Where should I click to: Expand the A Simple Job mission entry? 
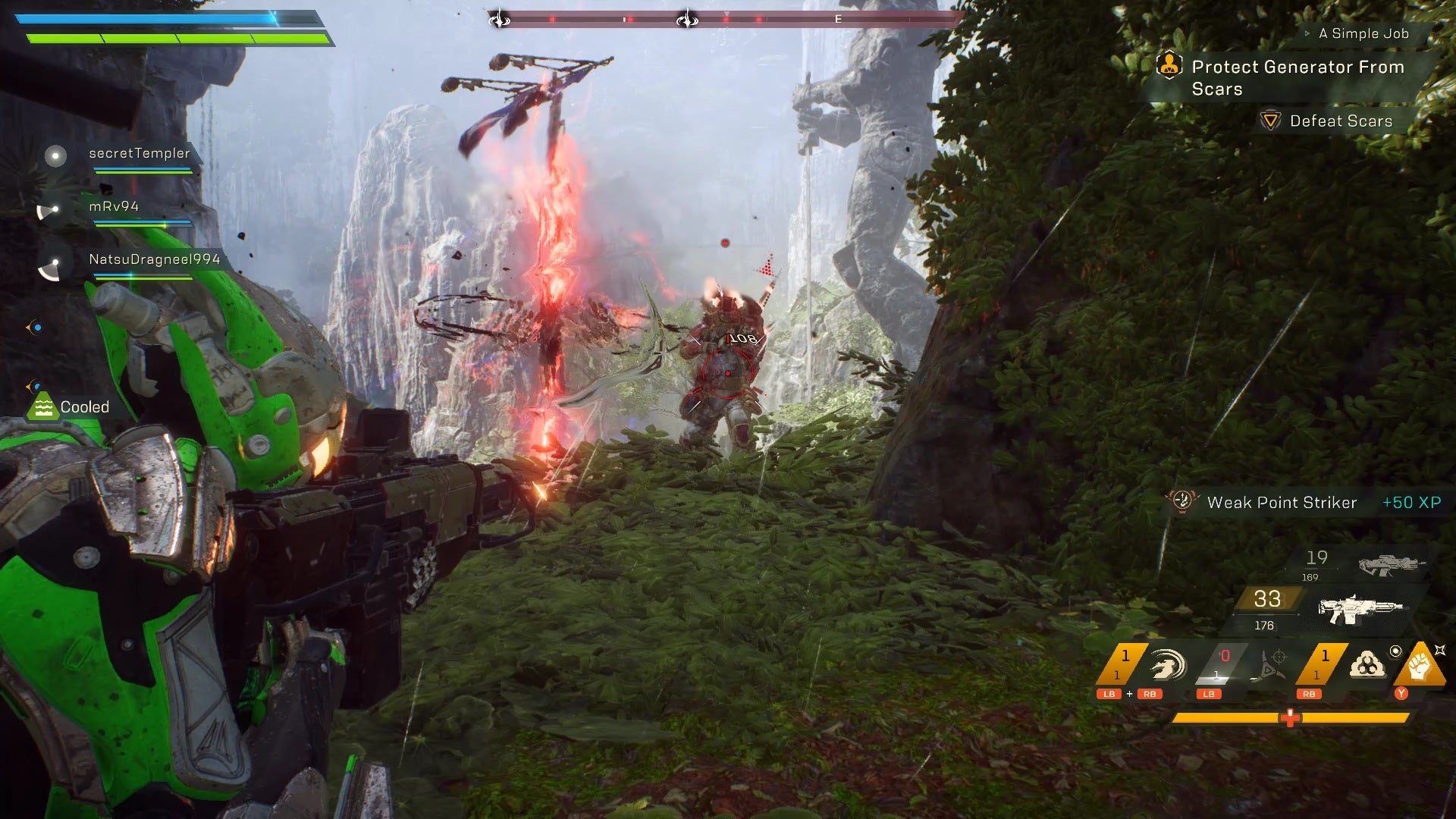(1307, 34)
